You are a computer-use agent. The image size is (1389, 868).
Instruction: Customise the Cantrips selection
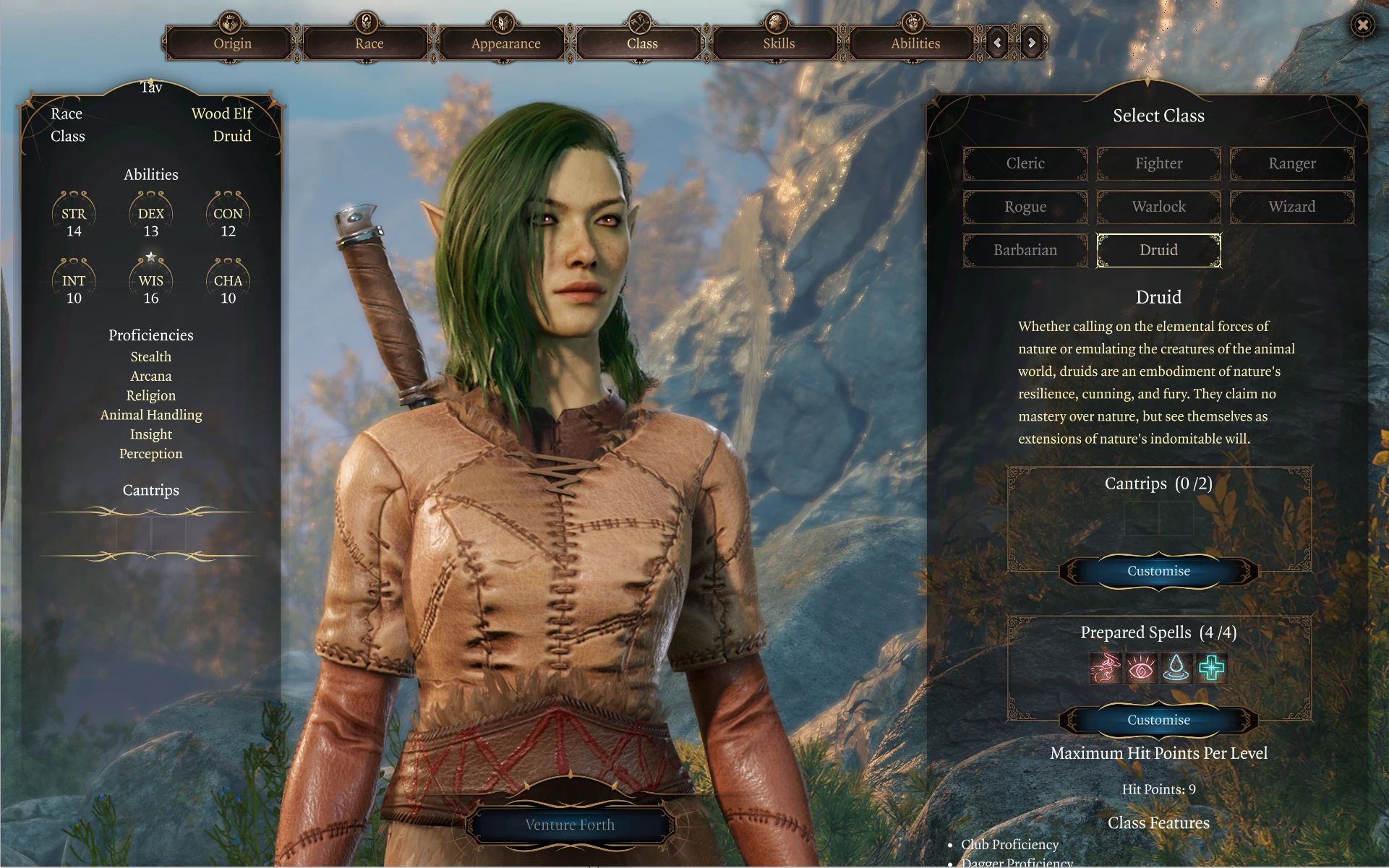(x=1158, y=571)
